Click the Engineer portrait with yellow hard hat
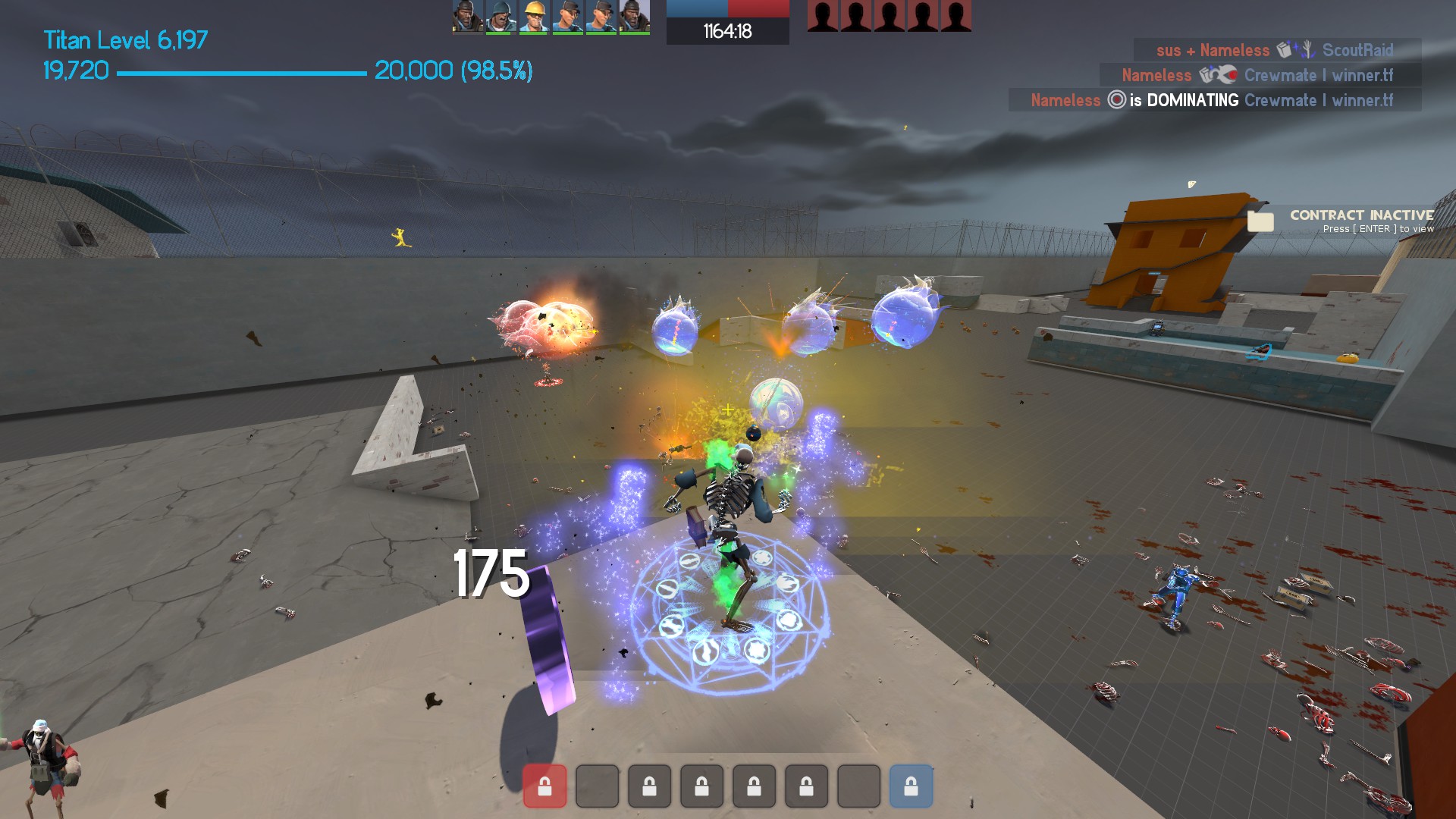 (534, 17)
